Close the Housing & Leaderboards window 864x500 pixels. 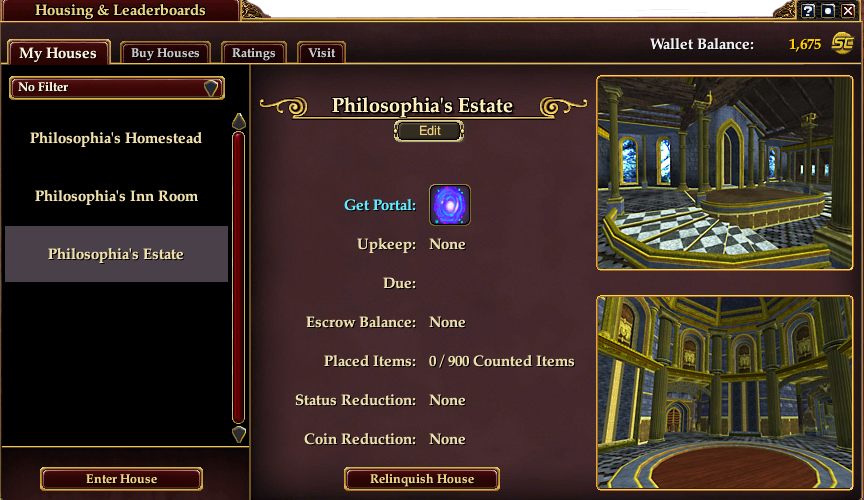(848, 11)
